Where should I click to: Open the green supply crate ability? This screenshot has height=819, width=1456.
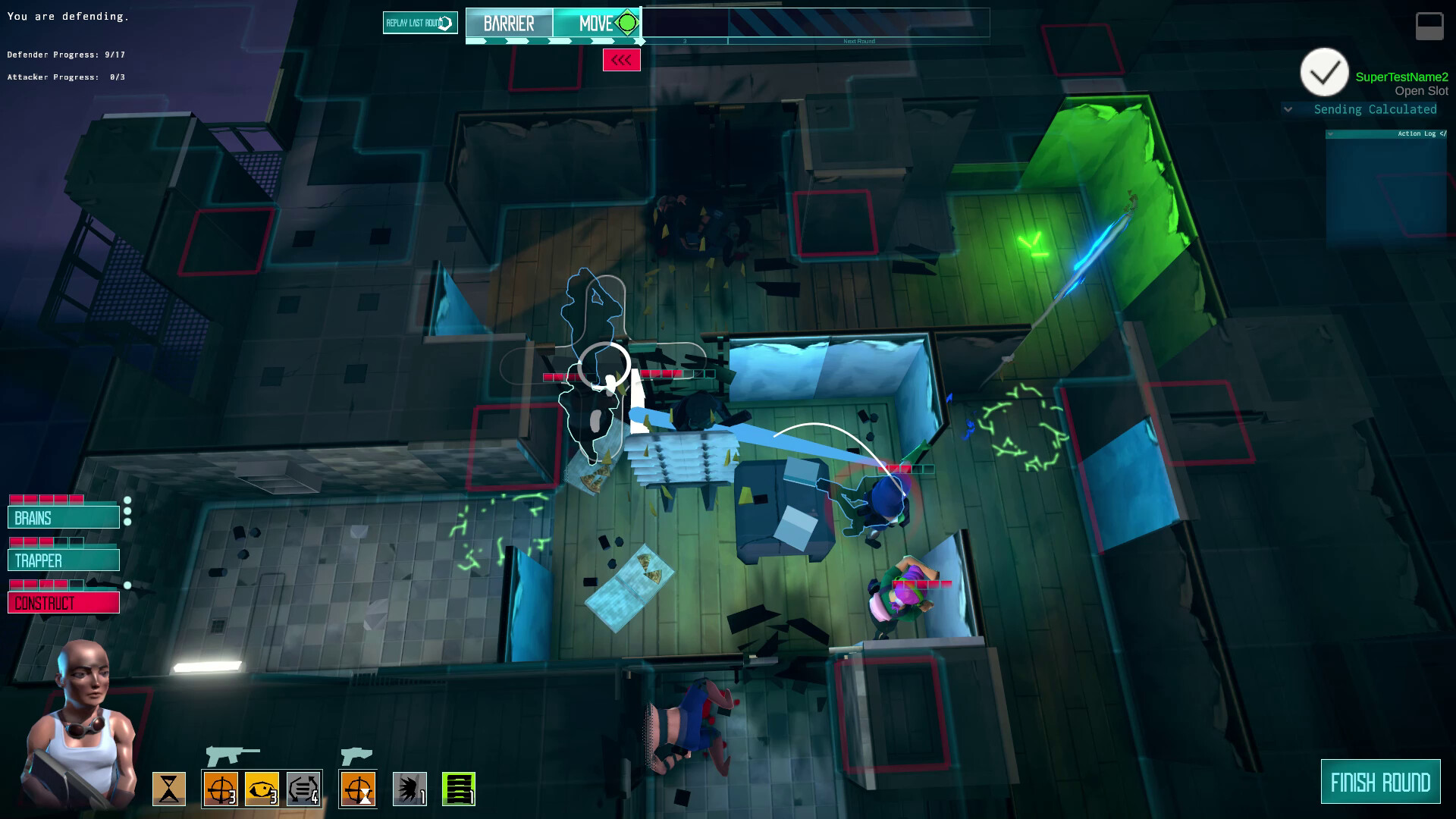(x=458, y=789)
